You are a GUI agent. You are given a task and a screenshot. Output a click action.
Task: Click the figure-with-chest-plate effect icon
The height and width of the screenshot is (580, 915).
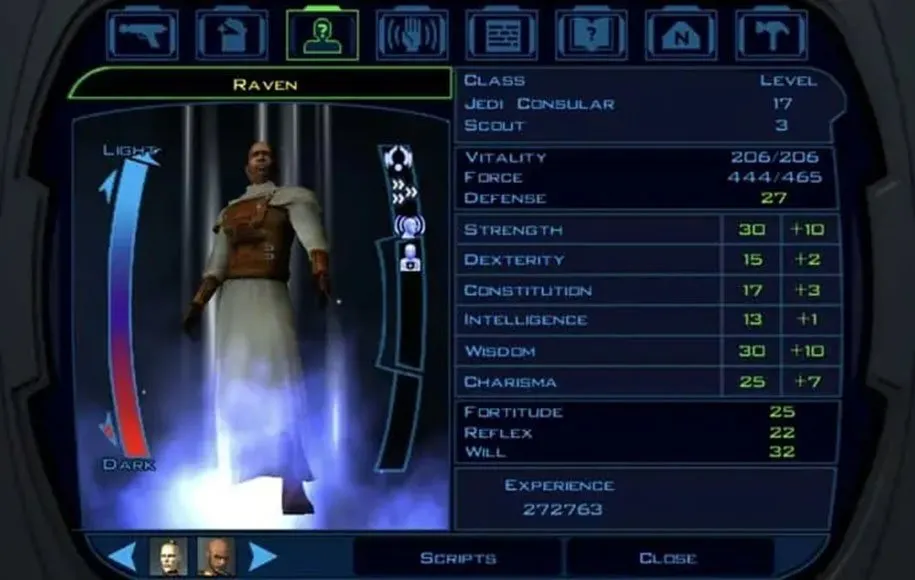click(410, 256)
